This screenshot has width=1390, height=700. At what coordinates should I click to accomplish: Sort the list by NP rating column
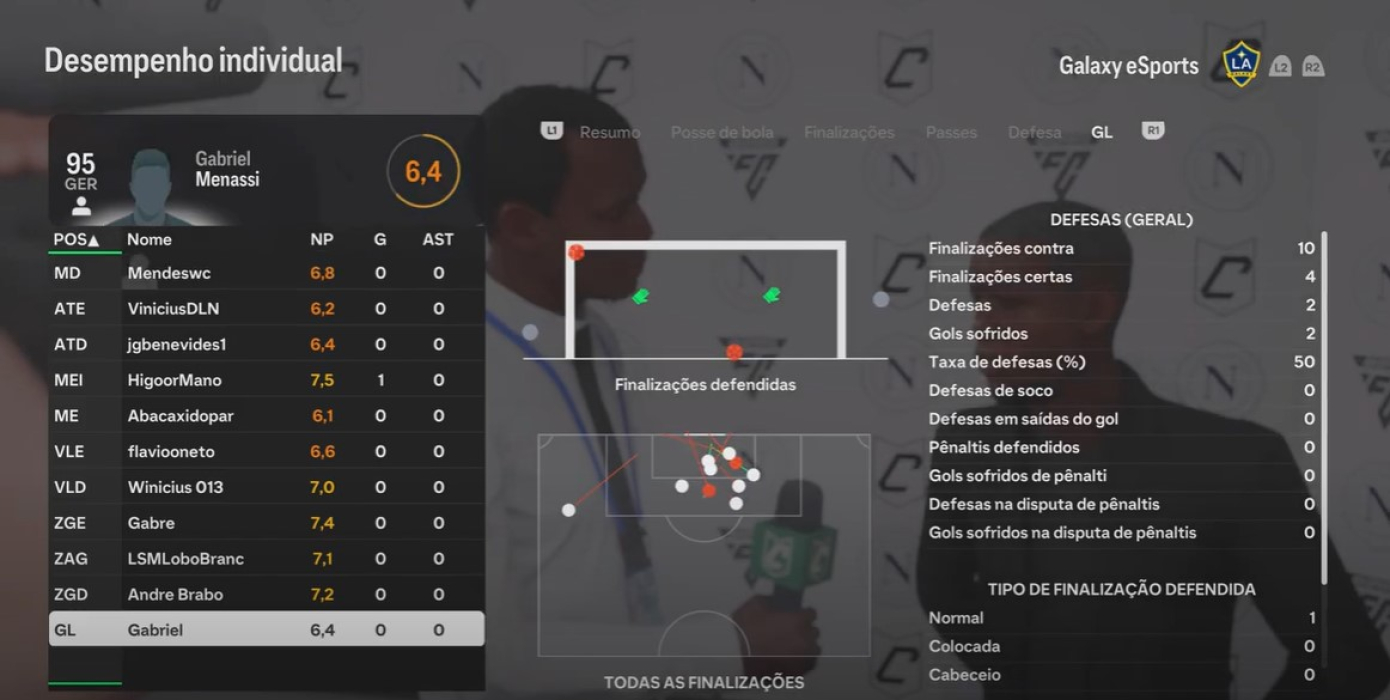tap(321, 240)
